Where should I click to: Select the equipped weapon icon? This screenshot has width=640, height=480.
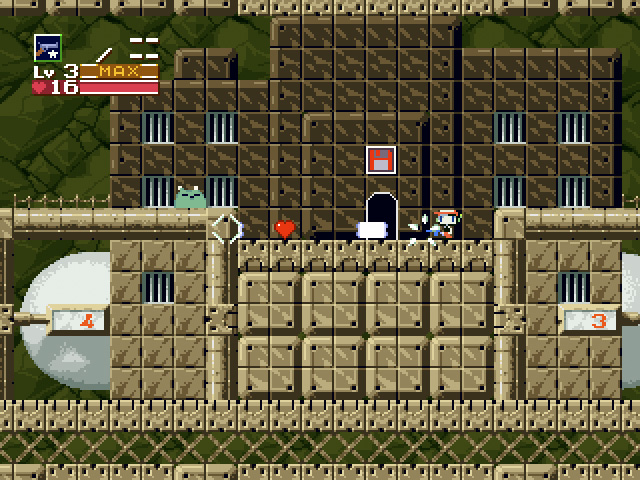point(47,47)
